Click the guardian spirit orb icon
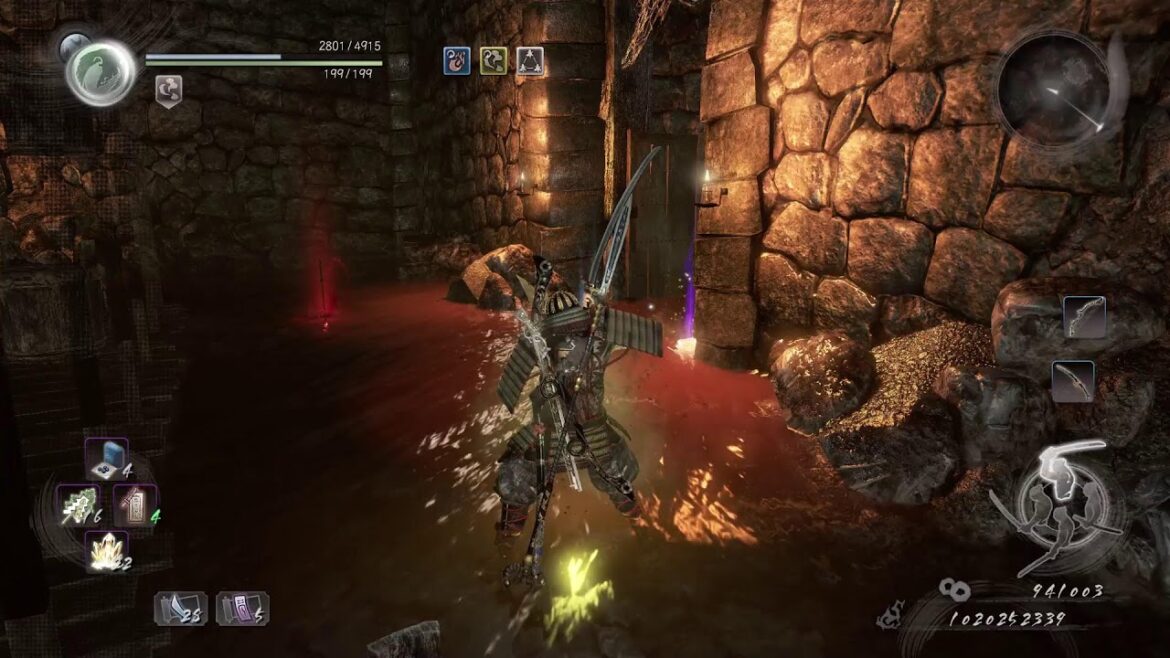Viewport: 1170px width, 658px height. pos(101,72)
